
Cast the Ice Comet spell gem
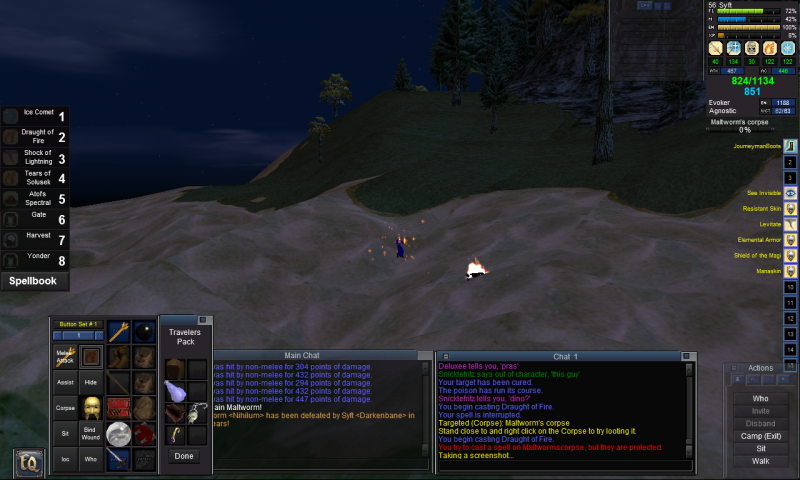click(37, 116)
